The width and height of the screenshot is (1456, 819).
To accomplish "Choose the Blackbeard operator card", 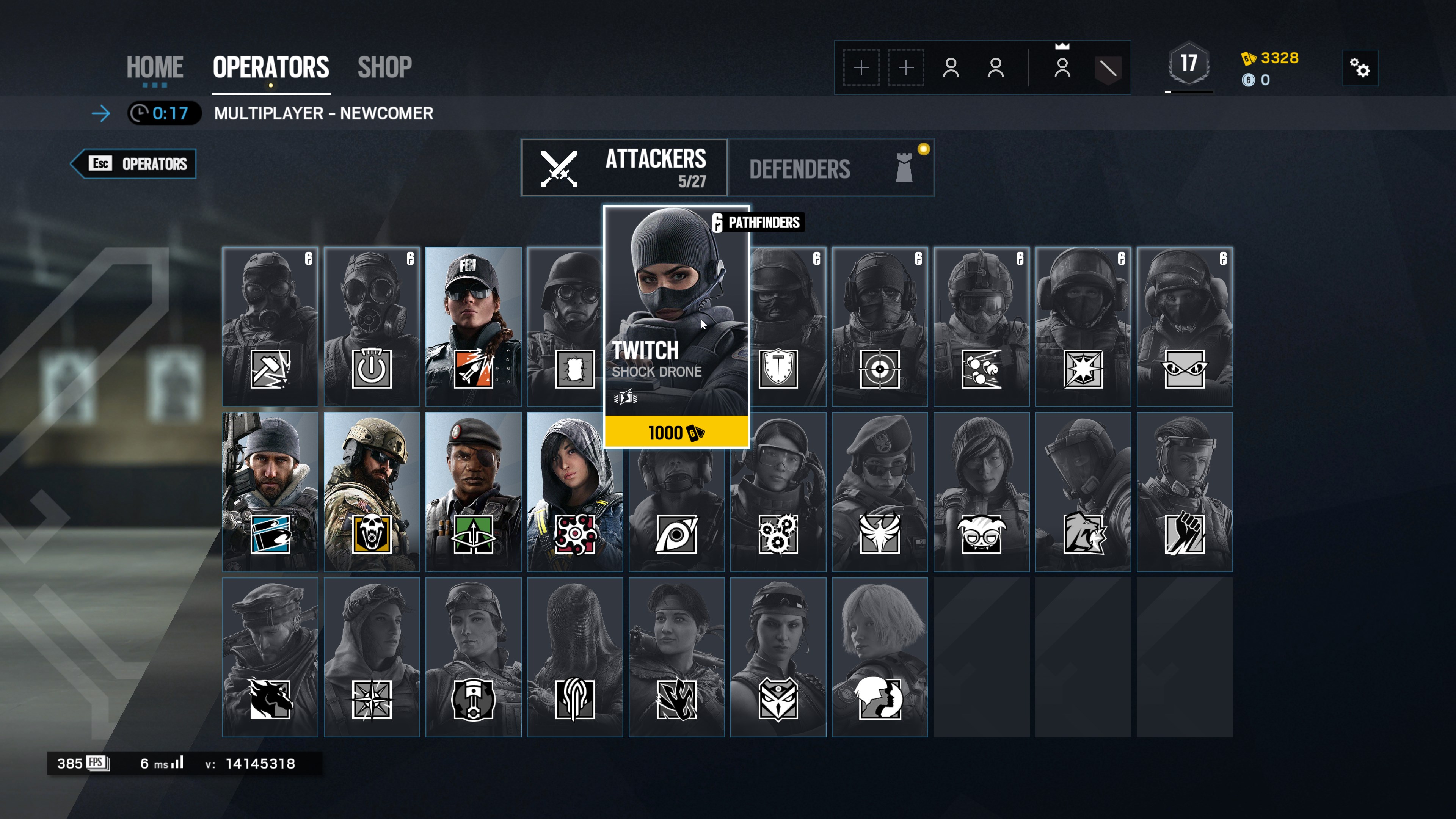I will point(371,491).
